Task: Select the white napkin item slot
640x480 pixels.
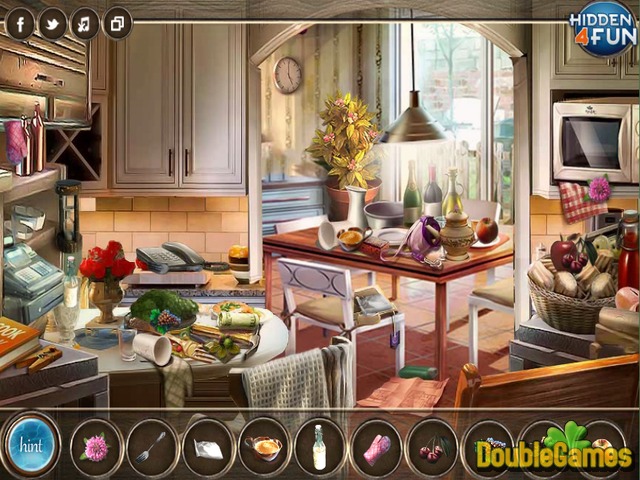Action: [x=208, y=447]
